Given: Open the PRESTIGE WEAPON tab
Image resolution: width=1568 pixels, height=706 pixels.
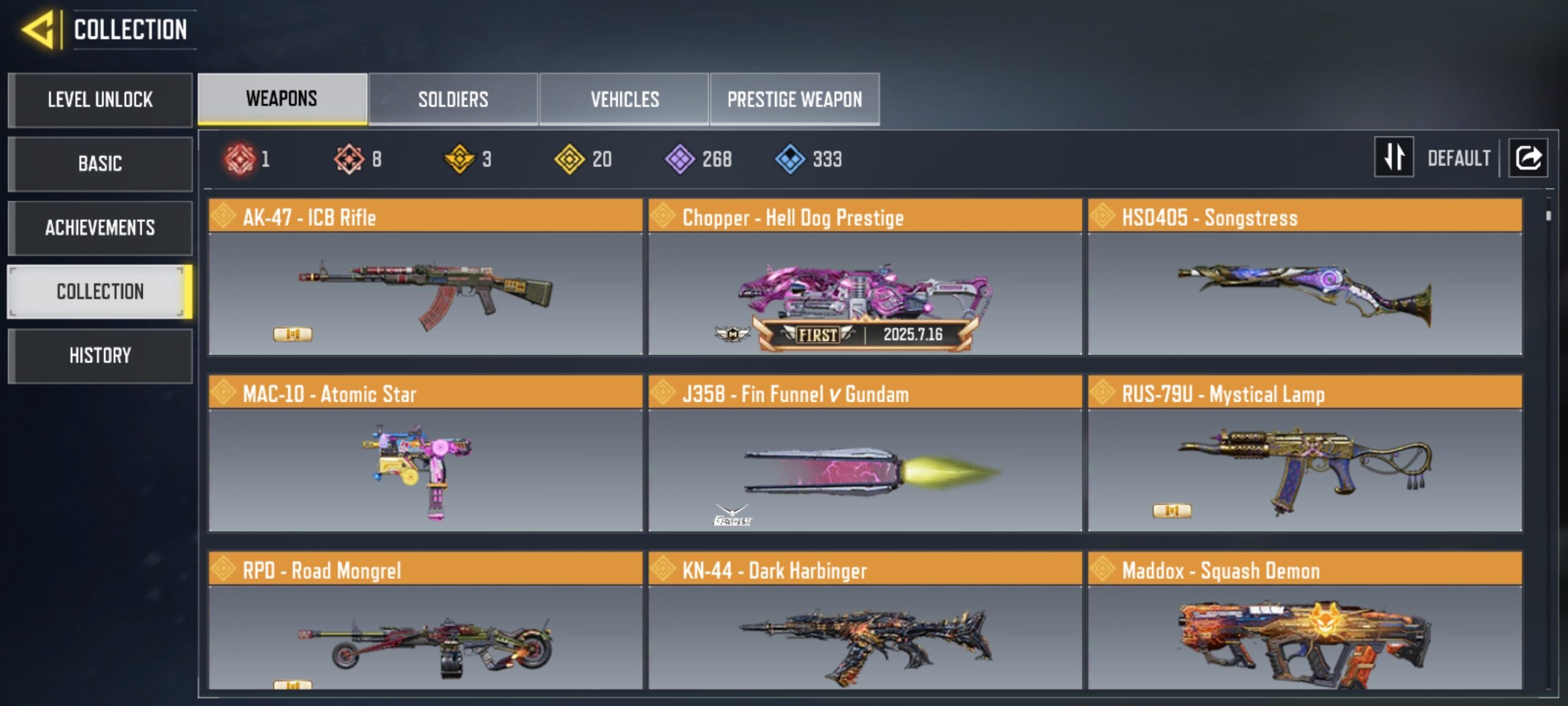Looking at the screenshot, I should 795,99.
